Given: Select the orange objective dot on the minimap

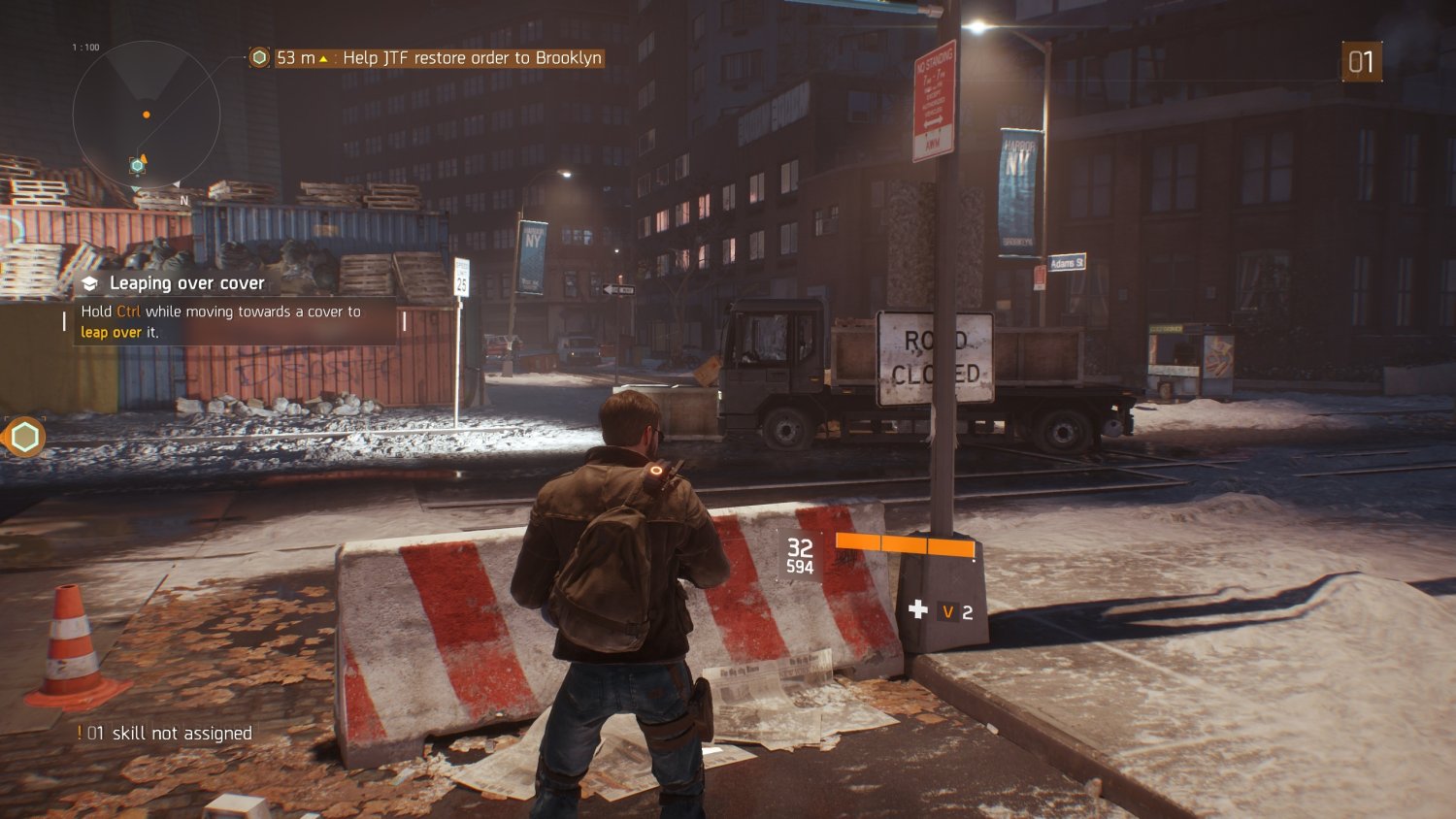Looking at the screenshot, I should click(x=148, y=115).
